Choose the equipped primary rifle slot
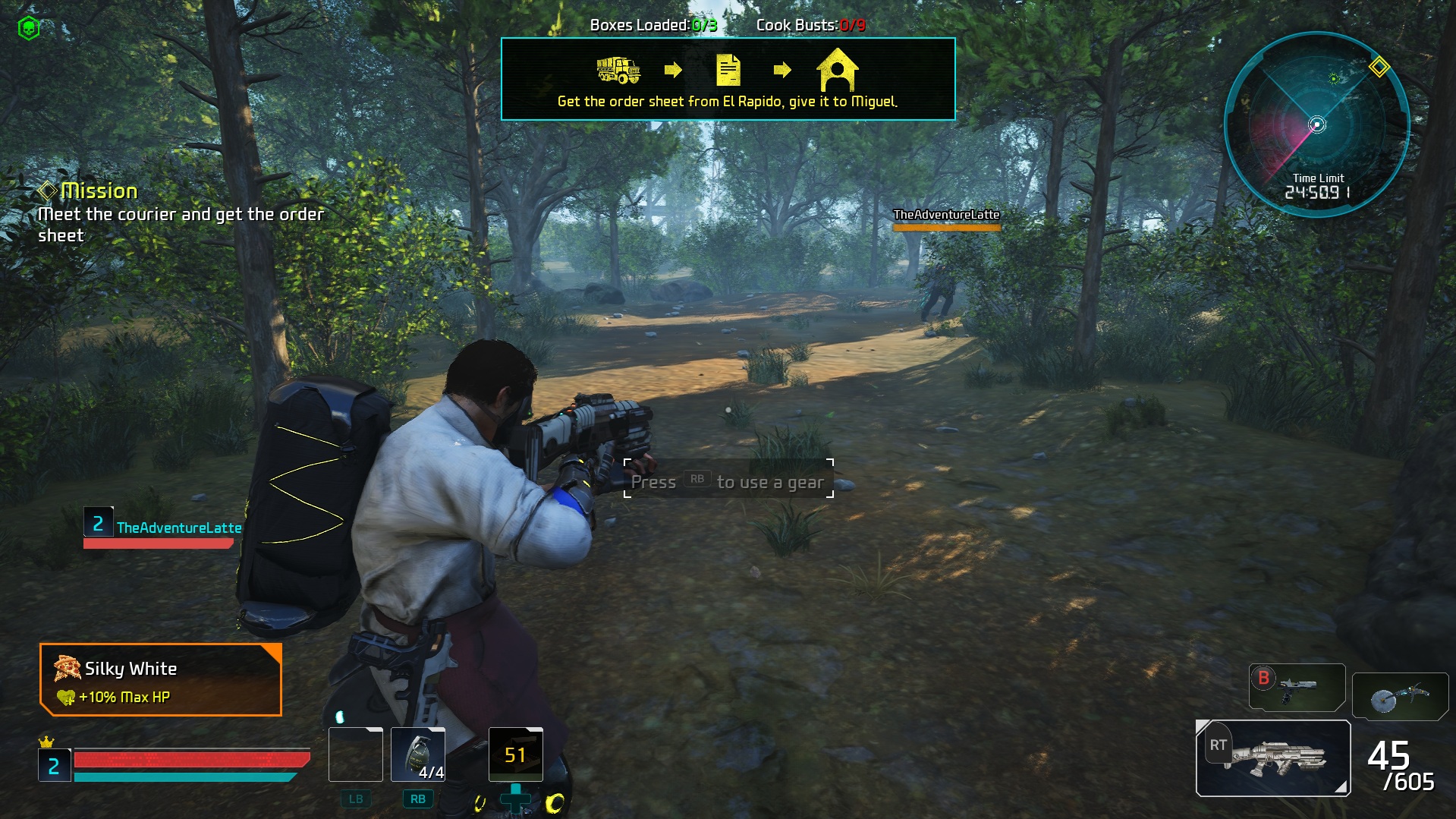Image resolution: width=1456 pixels, height=819 pixels. [x=1273, y=758]
